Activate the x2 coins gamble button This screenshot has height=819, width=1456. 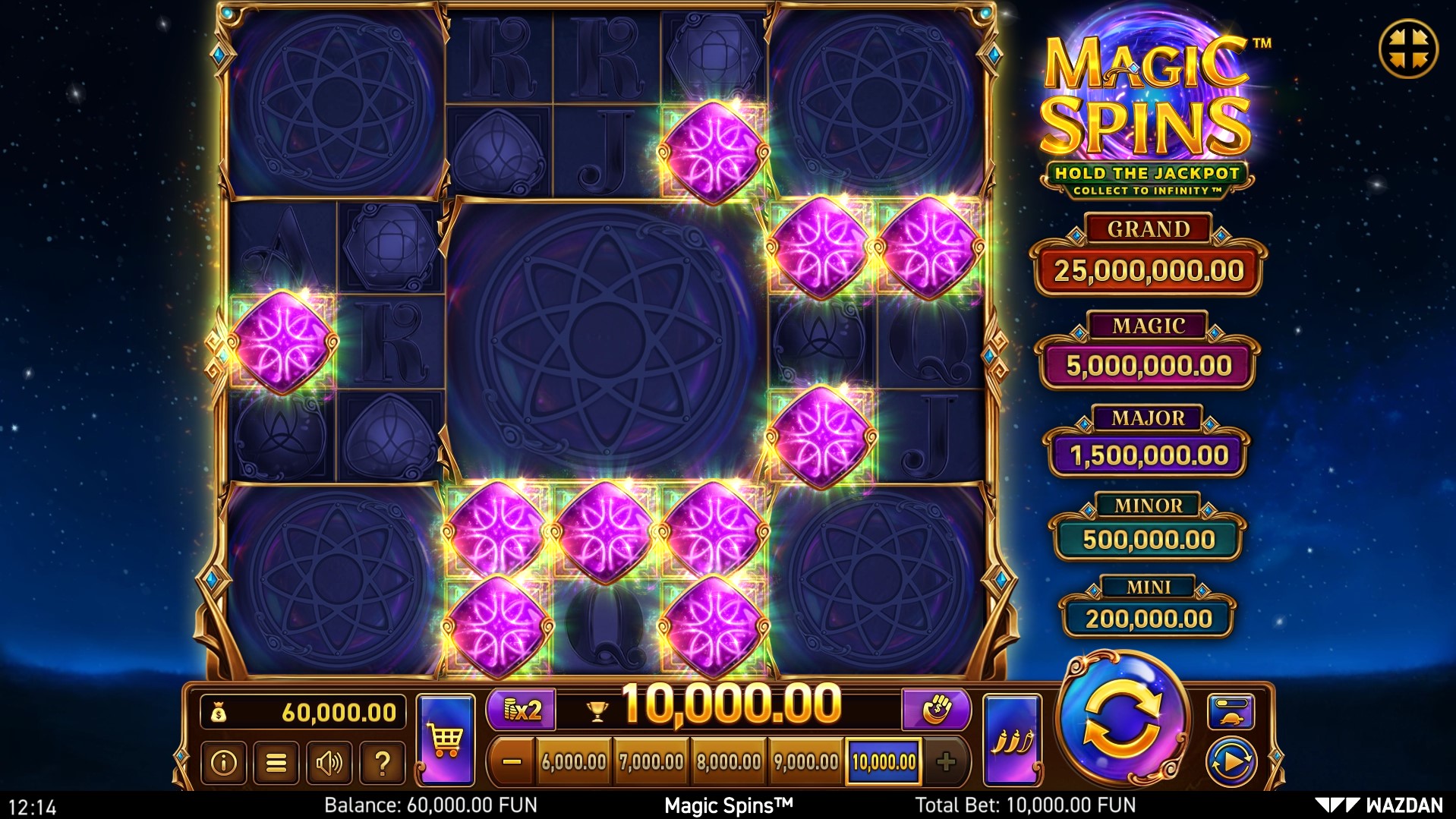pos(522,710)
